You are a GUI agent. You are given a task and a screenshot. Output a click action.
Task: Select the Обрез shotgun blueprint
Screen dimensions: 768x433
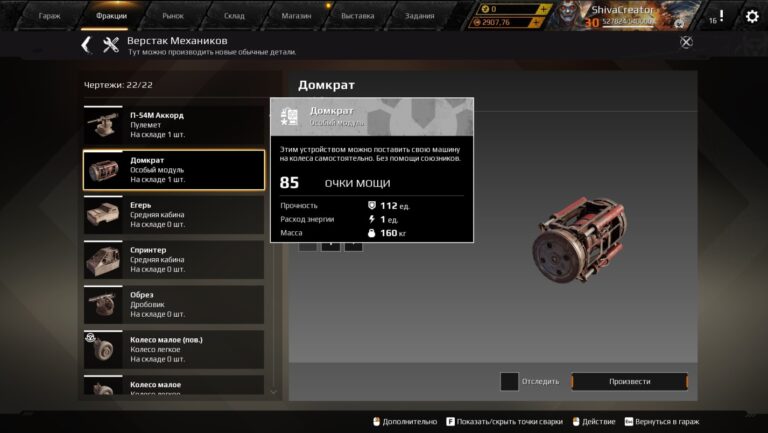(x=173, y=305)
